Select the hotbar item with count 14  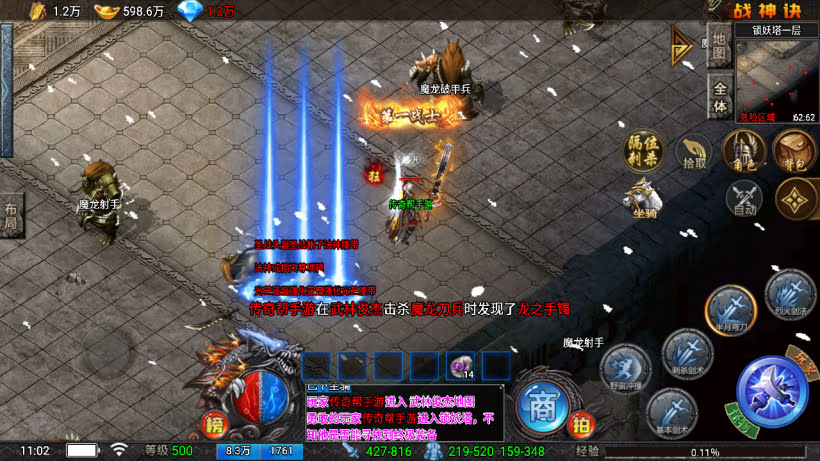pyautogui.click(x=460, y=366)
